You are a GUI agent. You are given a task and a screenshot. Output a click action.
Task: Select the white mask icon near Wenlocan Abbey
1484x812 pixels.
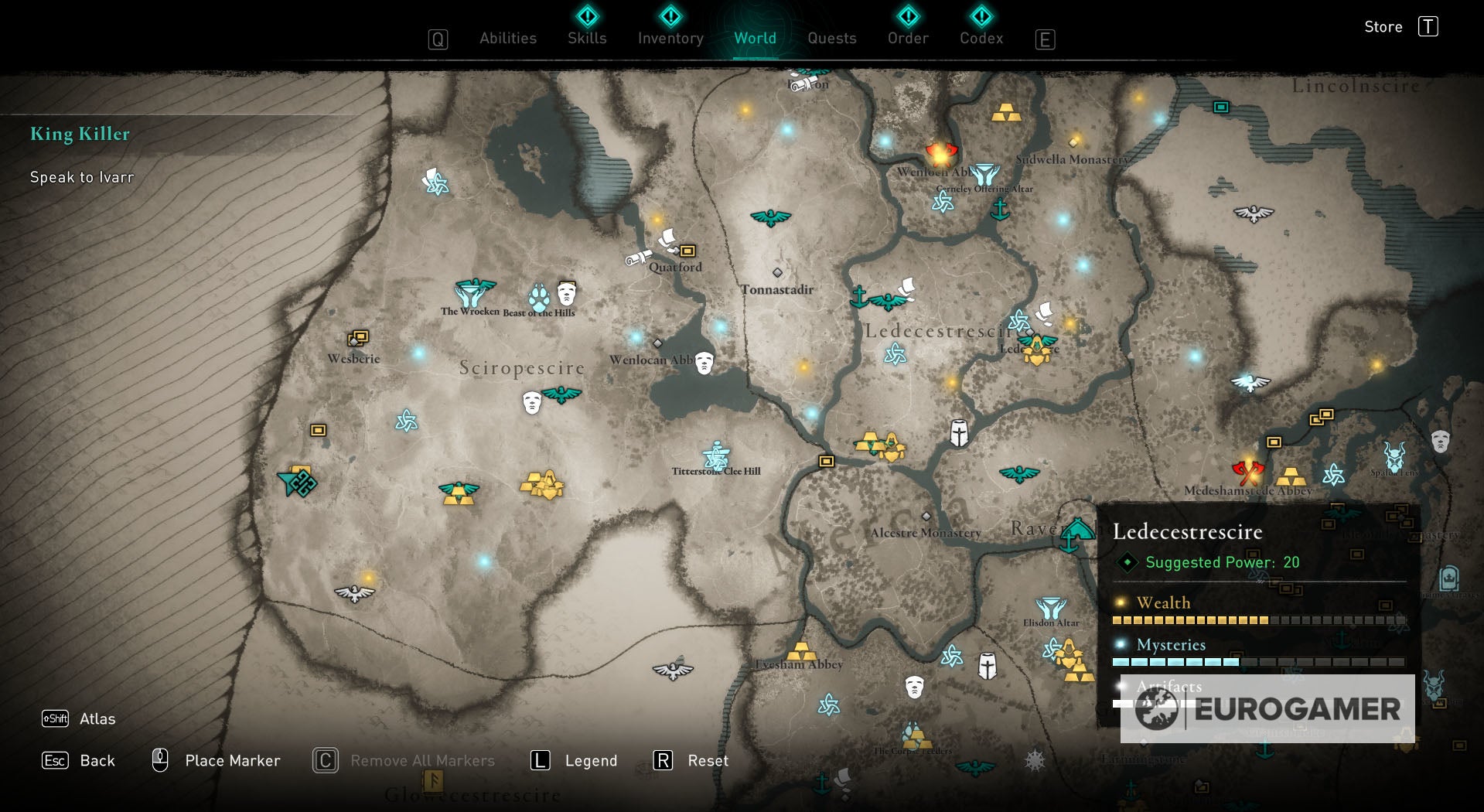click(x=703, y=363)
